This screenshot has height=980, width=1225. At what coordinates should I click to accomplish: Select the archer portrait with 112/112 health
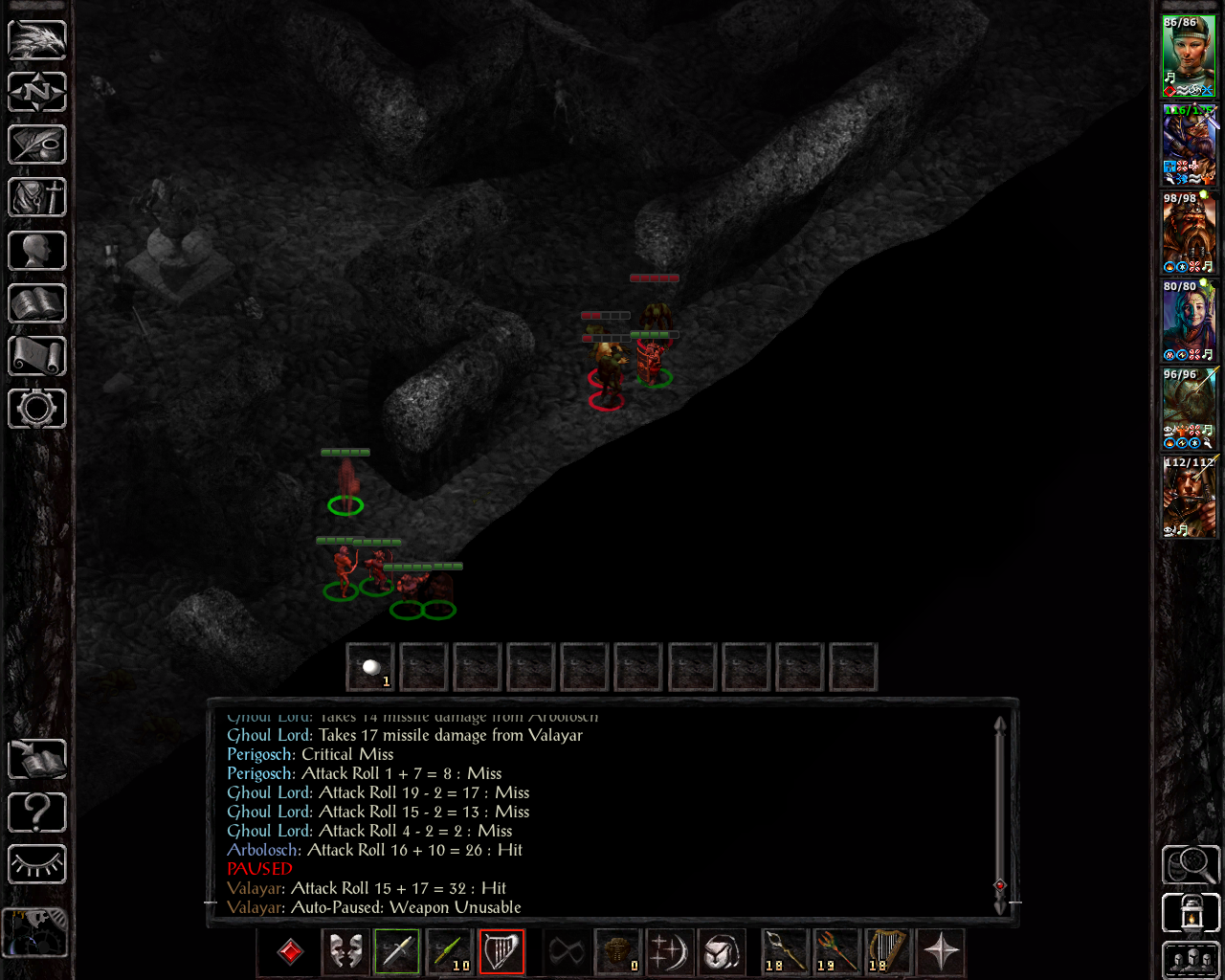(1189, 496)
